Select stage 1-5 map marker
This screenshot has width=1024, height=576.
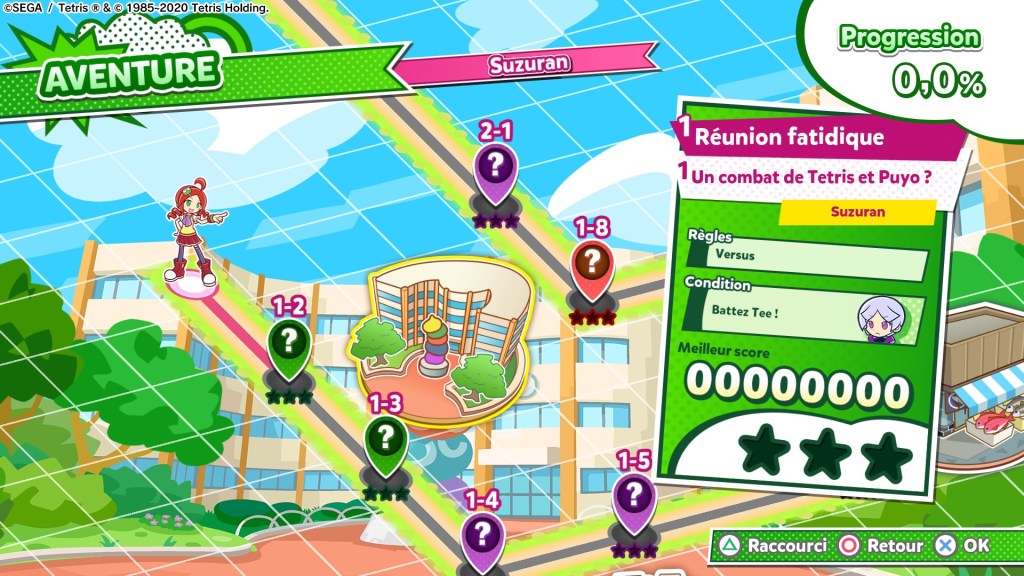pyautogui.click(x=633, y=496)
